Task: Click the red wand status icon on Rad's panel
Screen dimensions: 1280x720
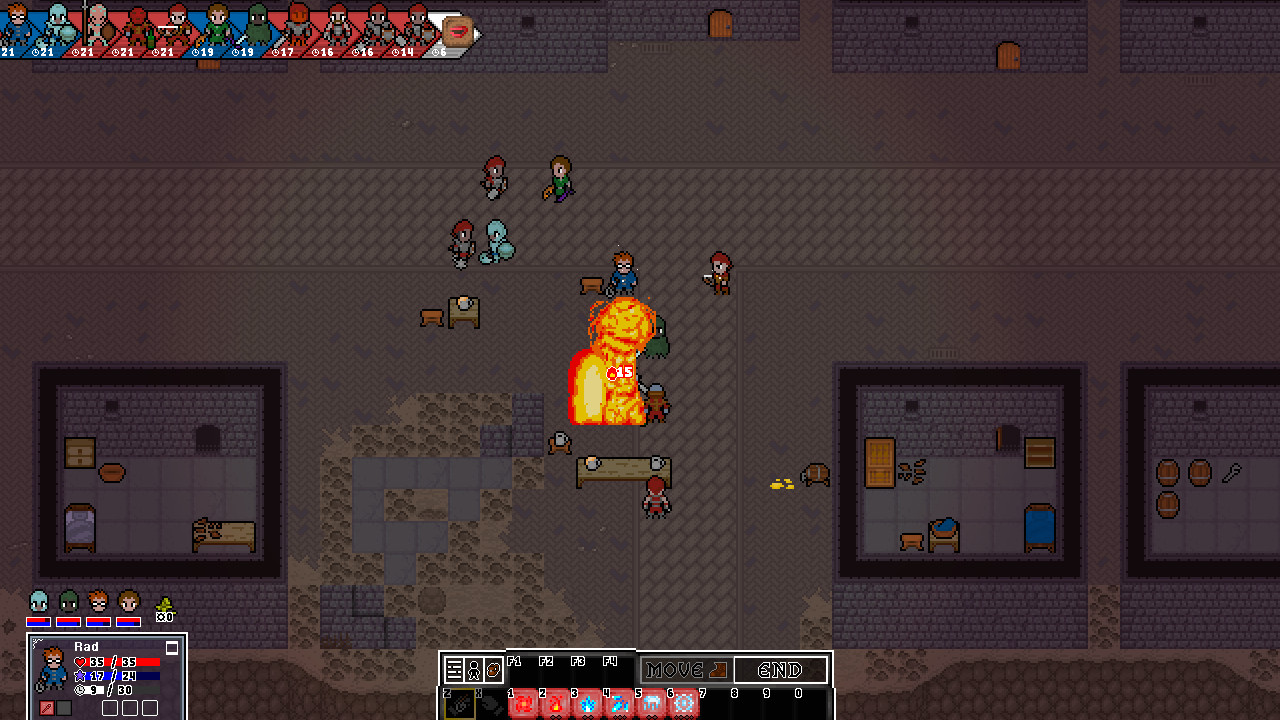Action: pos(46,708)
